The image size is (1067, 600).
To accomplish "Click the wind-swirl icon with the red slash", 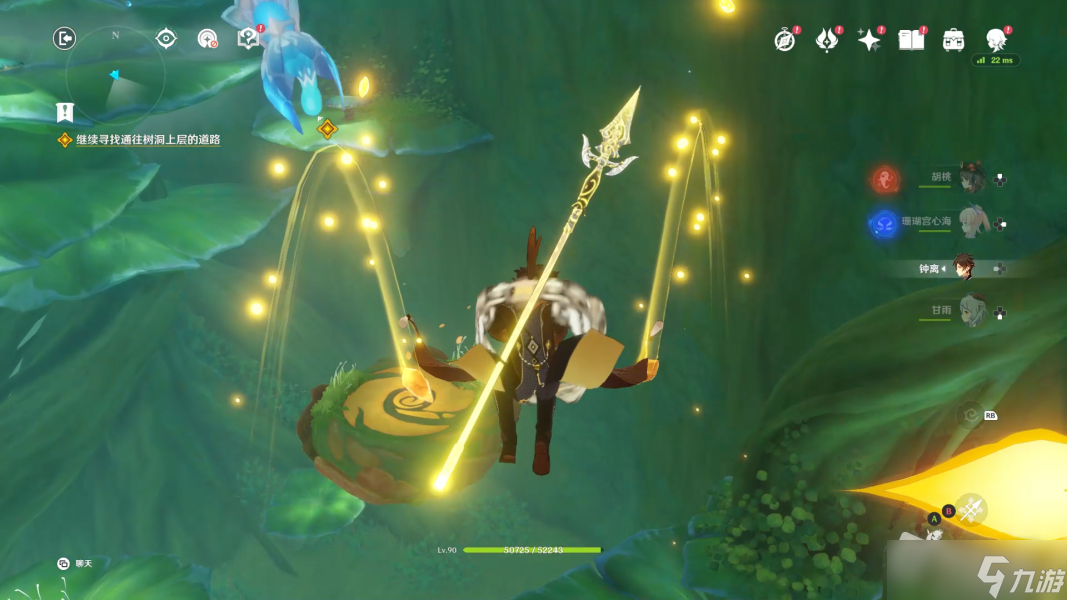I will point(207,39).
